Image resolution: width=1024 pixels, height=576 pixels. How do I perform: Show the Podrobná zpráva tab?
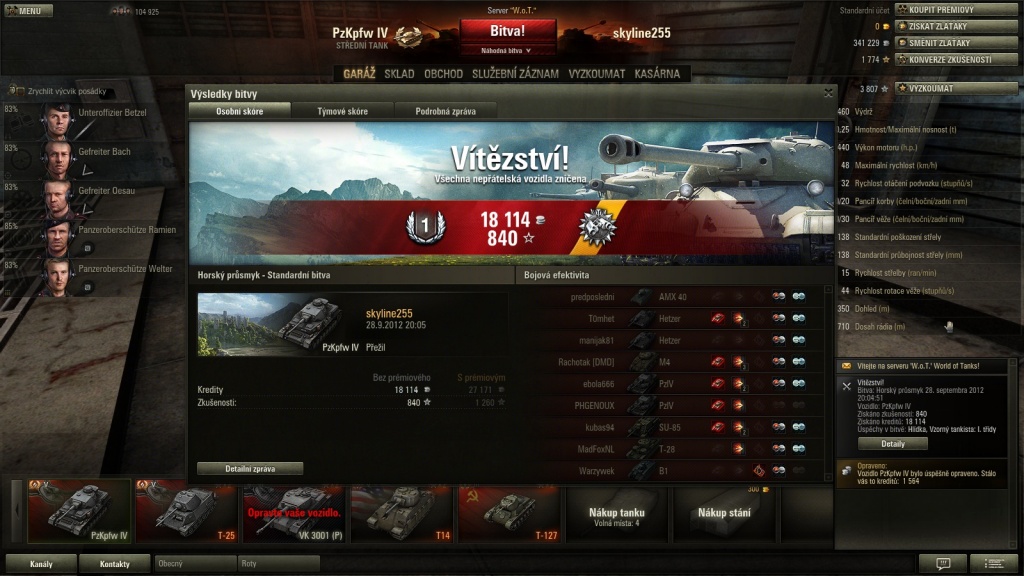point(445,111)
